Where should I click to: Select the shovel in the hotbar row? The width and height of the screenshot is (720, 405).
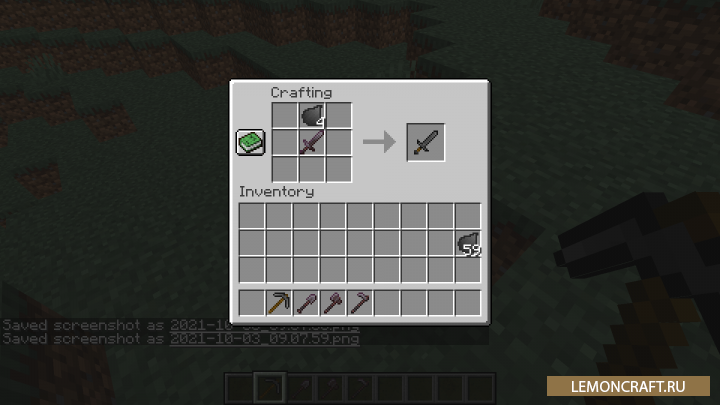pos(306,302)
